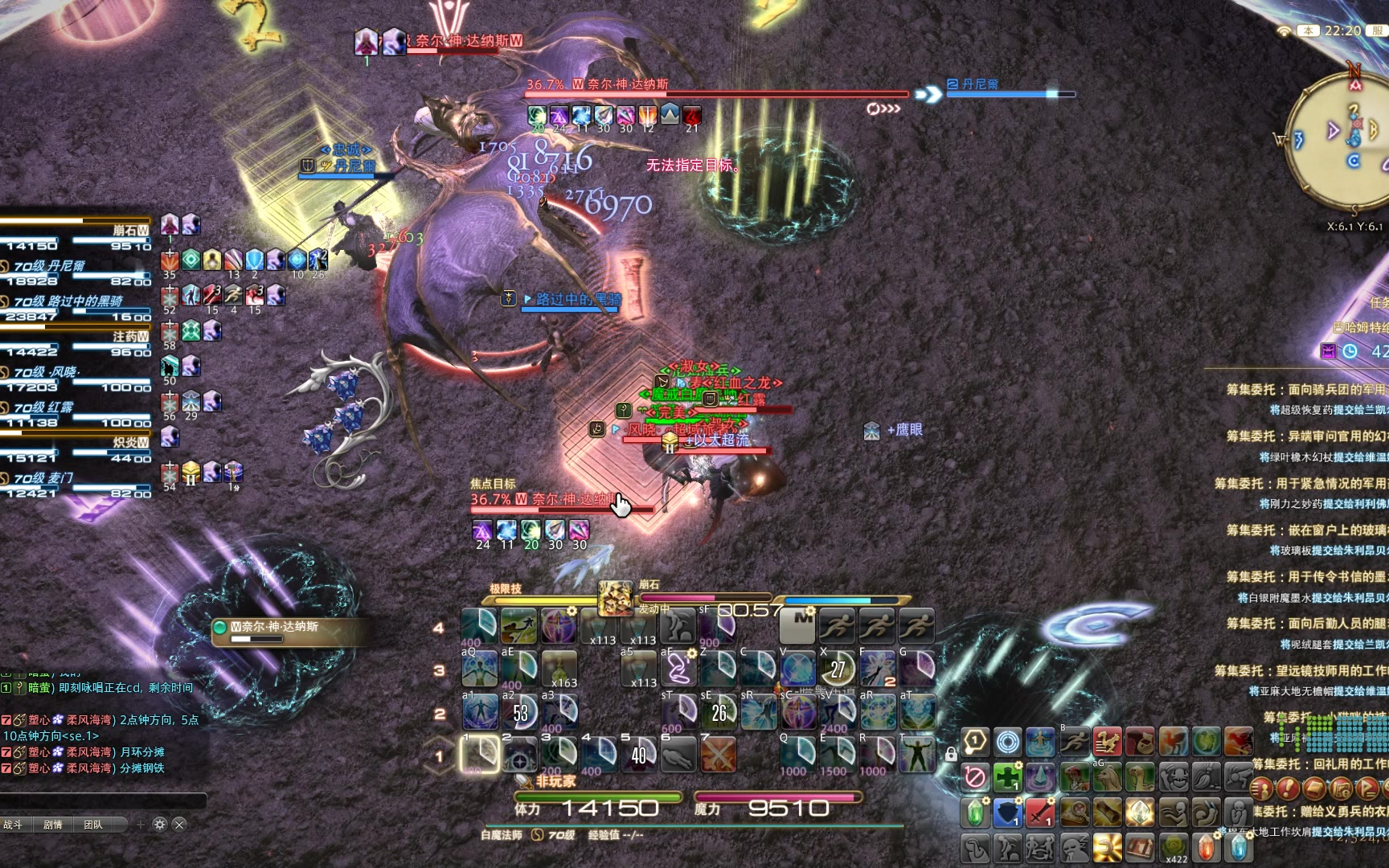This screenshot has width=1389, height=868.
Task: Open the 剧情 chat tab
Action: click(x=53, y=825)
